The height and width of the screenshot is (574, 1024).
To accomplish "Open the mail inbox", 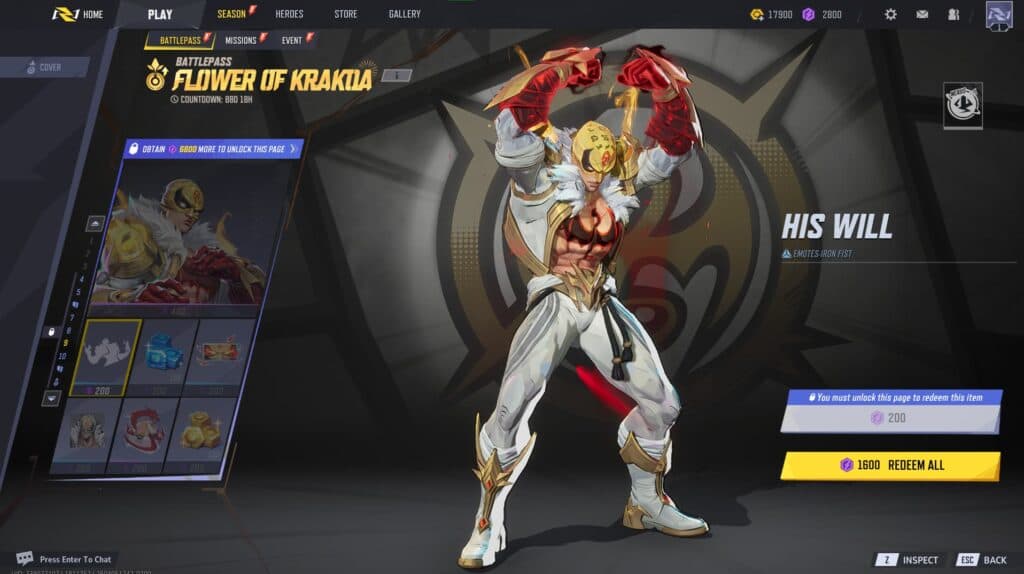I will click(922, 15).
